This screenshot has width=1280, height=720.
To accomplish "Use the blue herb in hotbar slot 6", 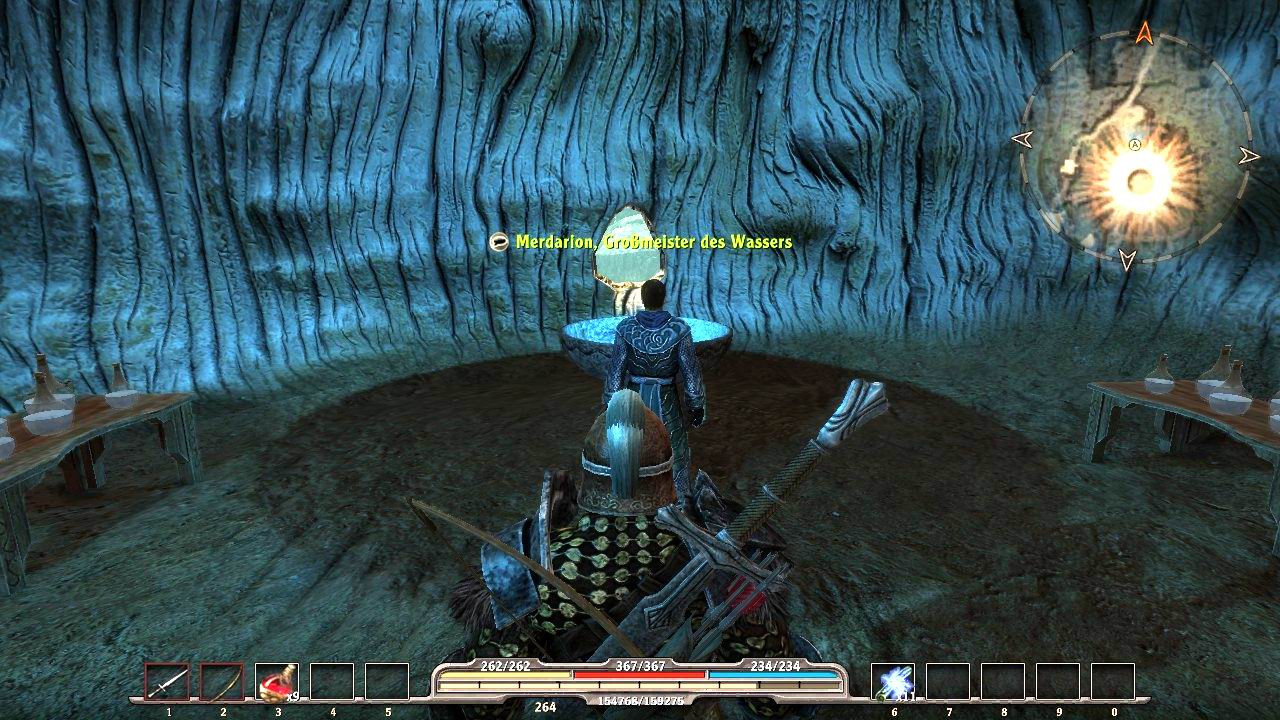I will tap(893, 681).
